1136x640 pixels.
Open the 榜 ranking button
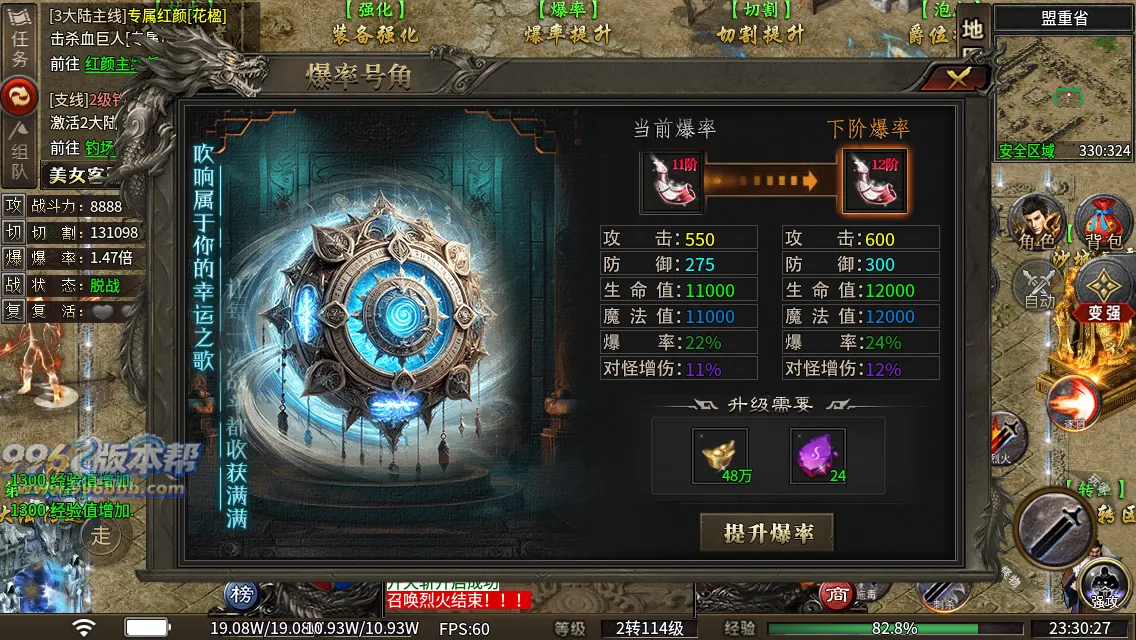(x=242, y=594)
